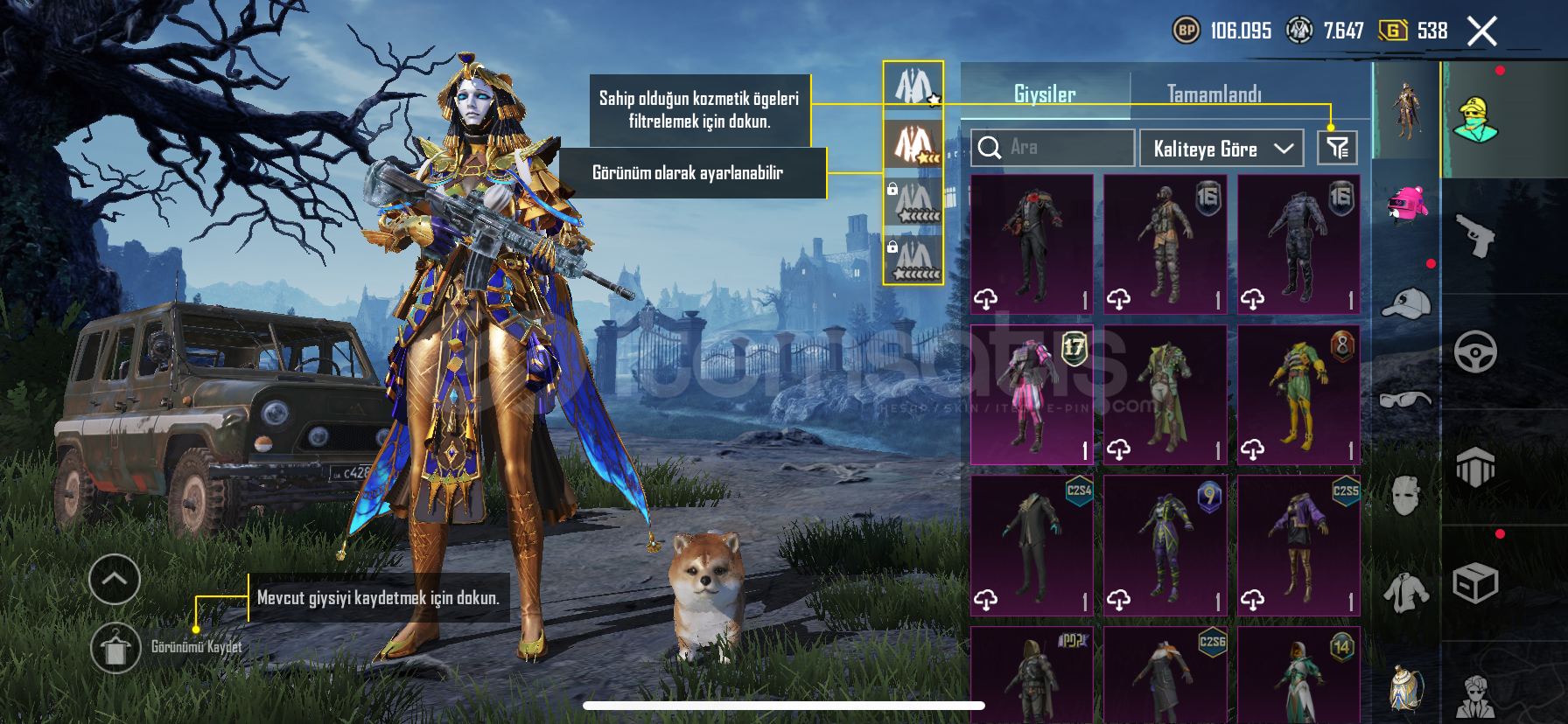
Task: Select the black suit with red rose outfit
Action: pyautogui.click(x=1032, y=244)
